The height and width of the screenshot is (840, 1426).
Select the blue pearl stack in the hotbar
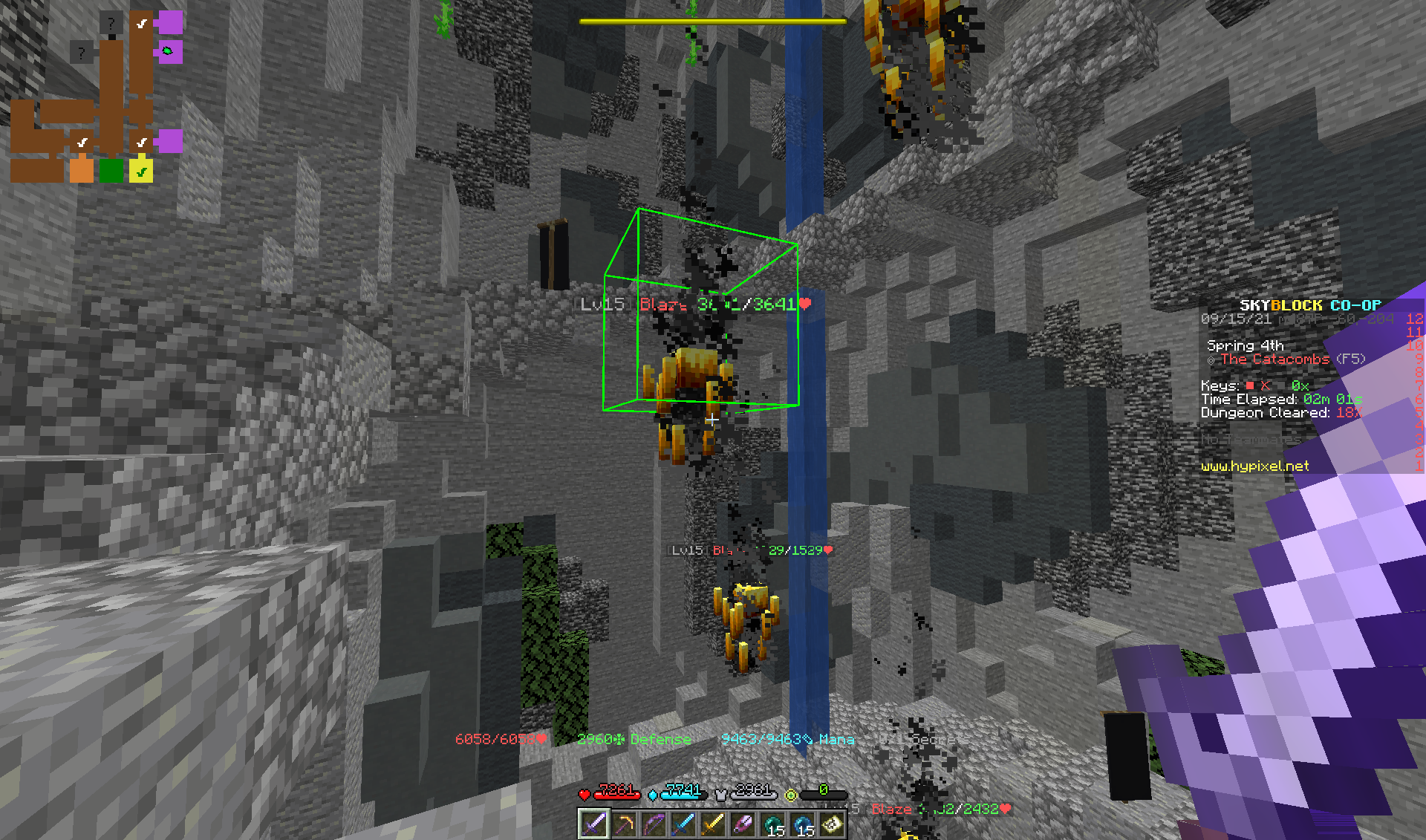tap(802, 824)
